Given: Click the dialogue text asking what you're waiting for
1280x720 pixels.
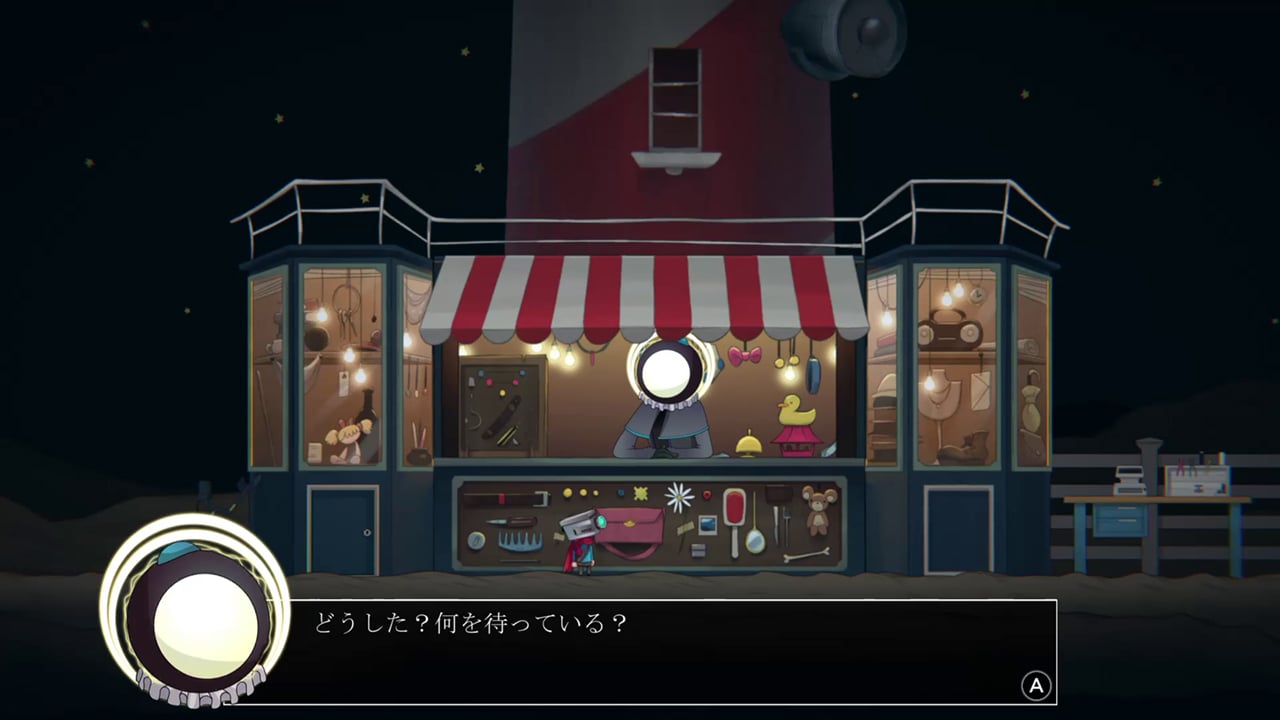Looking at the screenshot, I should (x=470, y=624).
